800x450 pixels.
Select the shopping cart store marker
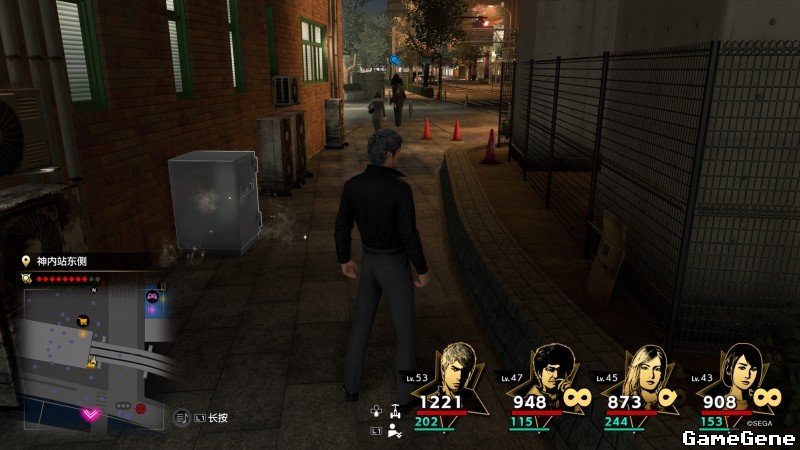tap(85, 321)
